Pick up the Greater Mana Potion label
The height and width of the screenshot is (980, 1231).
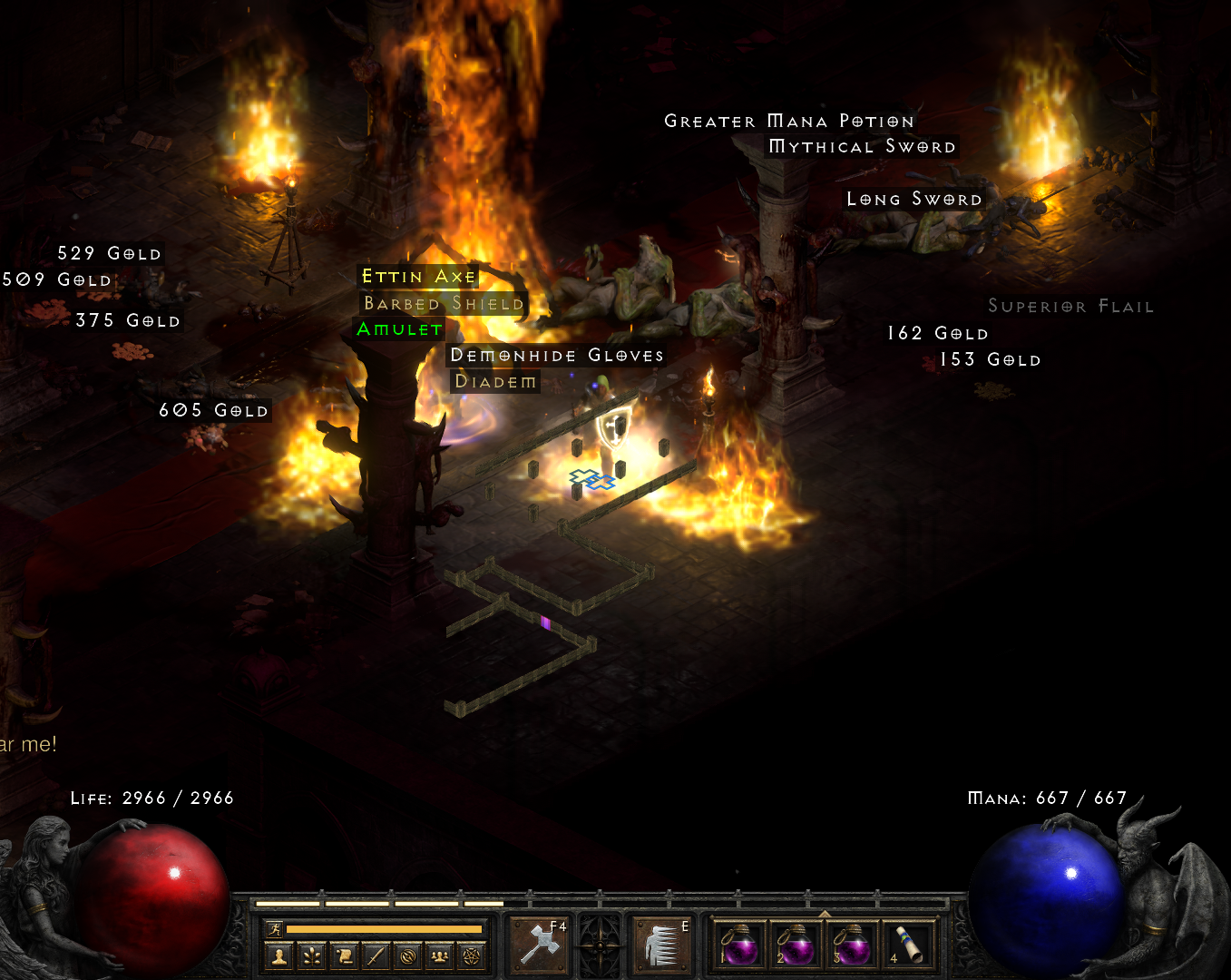789,122
